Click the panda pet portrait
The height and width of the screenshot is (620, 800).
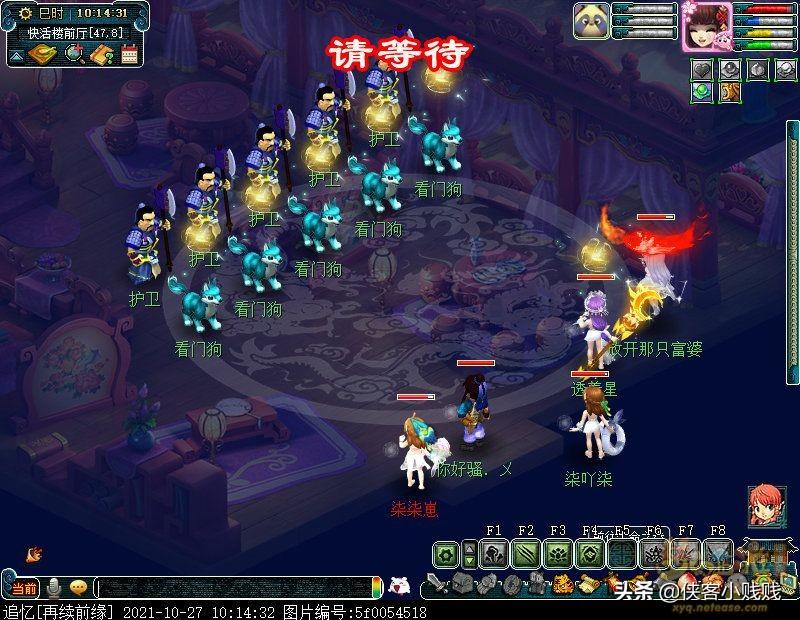click(x=591, y=23)
